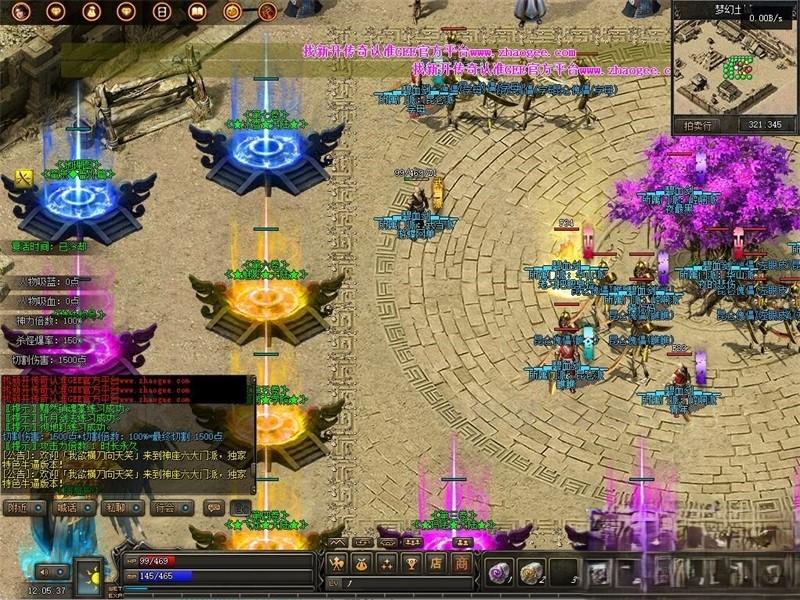Open the 店 shop button
Viewport: 800px width, 600px height.
(x=437, y=563)
